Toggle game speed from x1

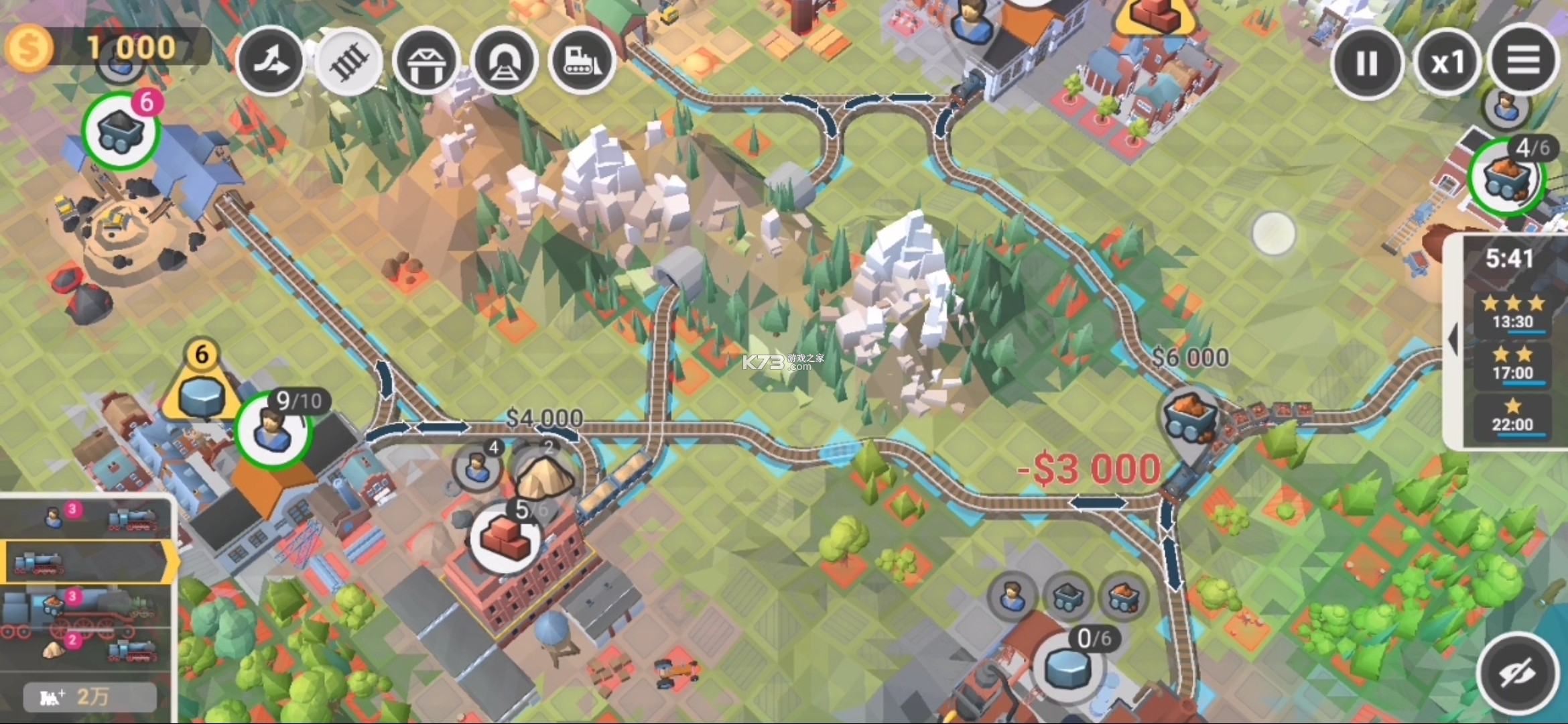(1446, 61)
